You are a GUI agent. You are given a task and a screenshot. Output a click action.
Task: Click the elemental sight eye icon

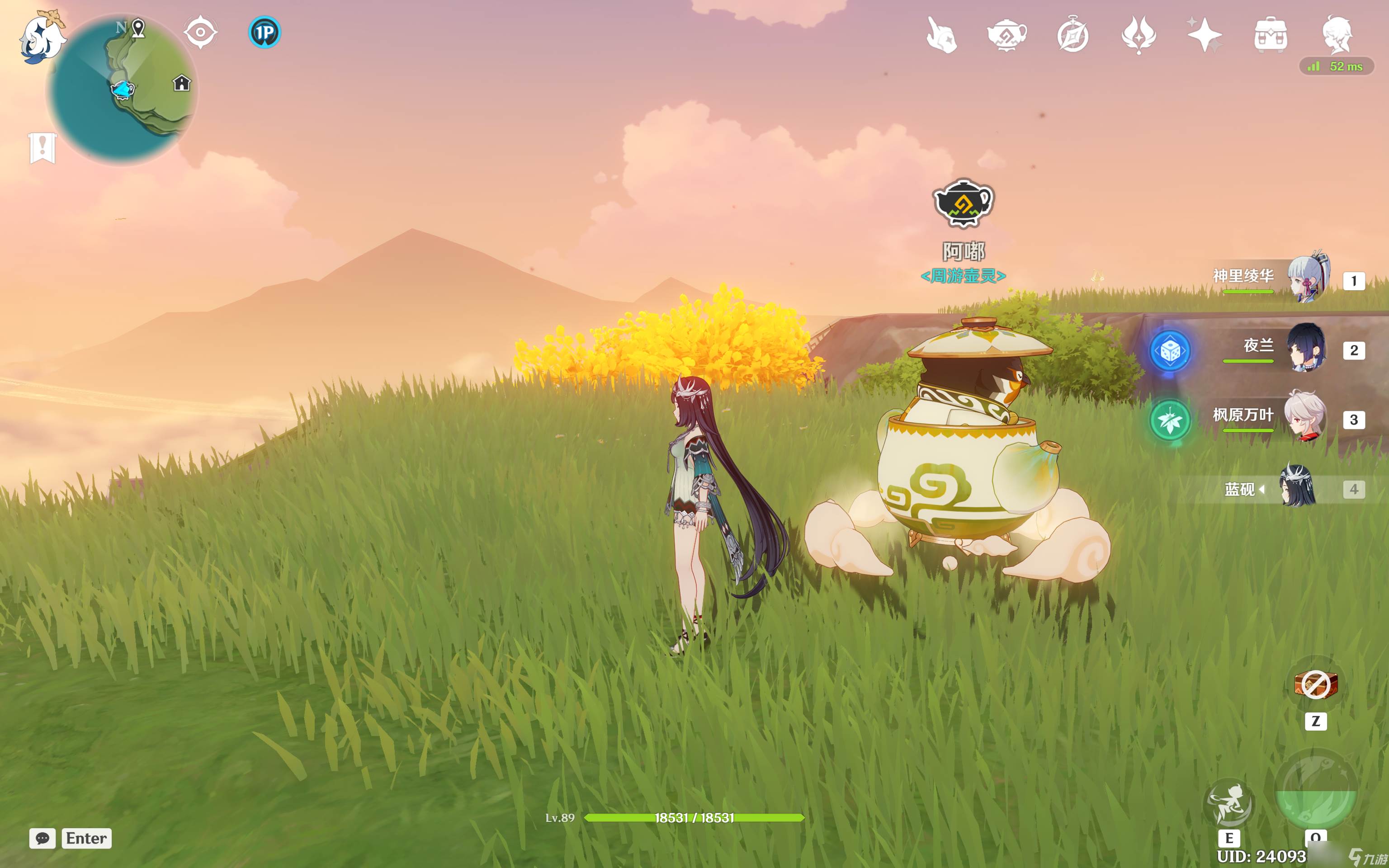[200, 32]
